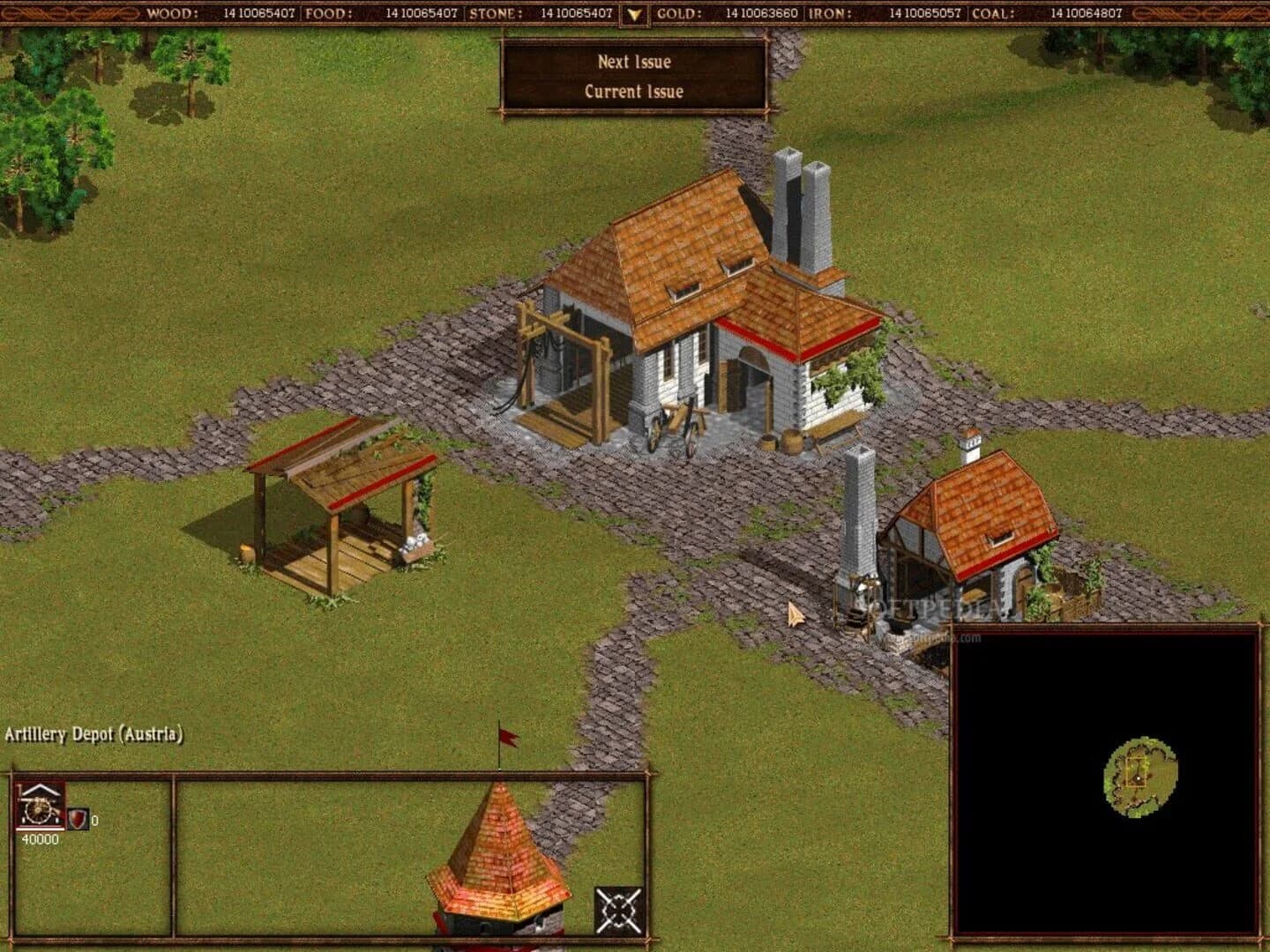Click the Wood resource icon
The height and width of the screenshot is (952, 1270).
click(x=173, y=13)
